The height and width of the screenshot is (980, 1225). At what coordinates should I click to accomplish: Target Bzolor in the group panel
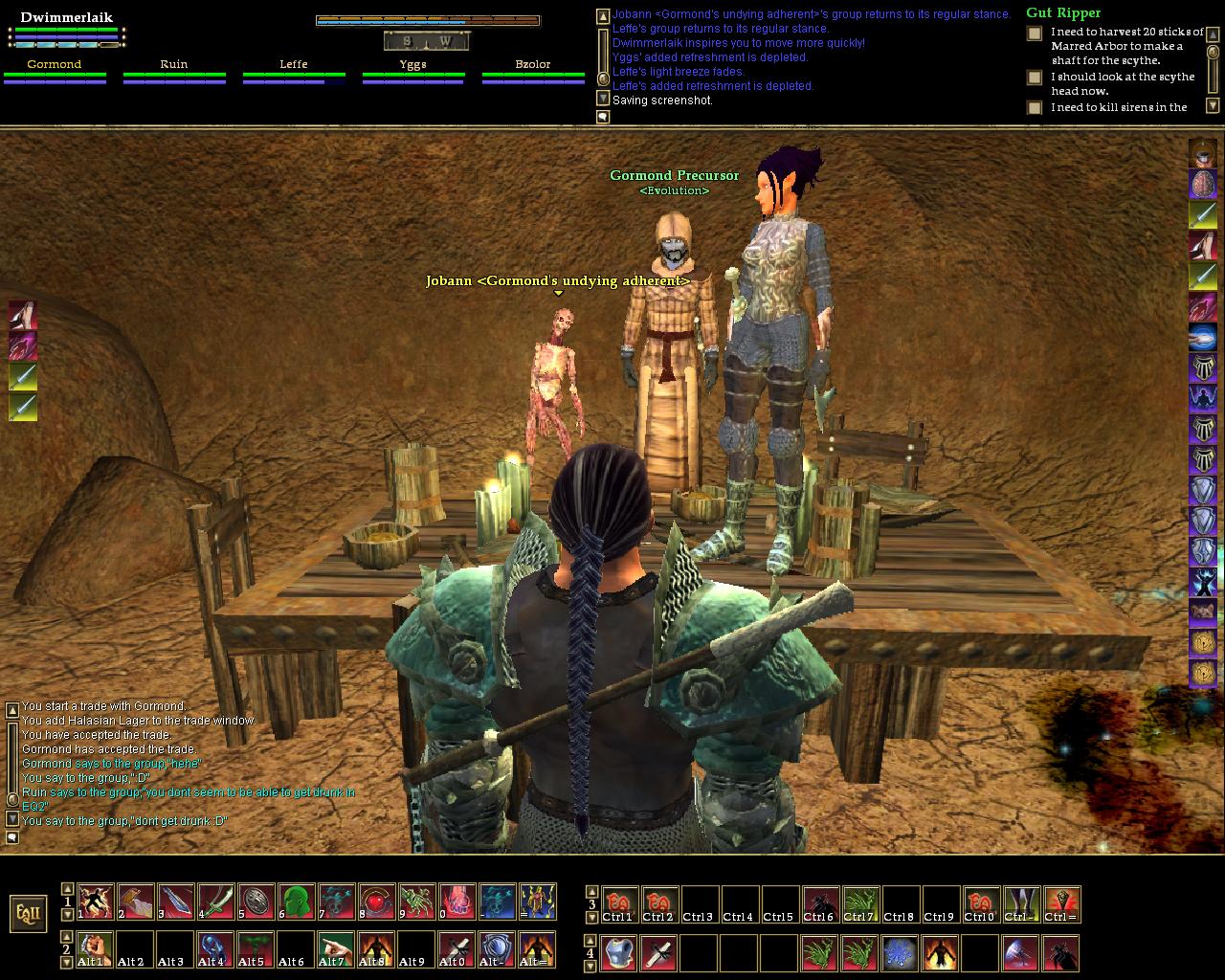pos(533,64)
